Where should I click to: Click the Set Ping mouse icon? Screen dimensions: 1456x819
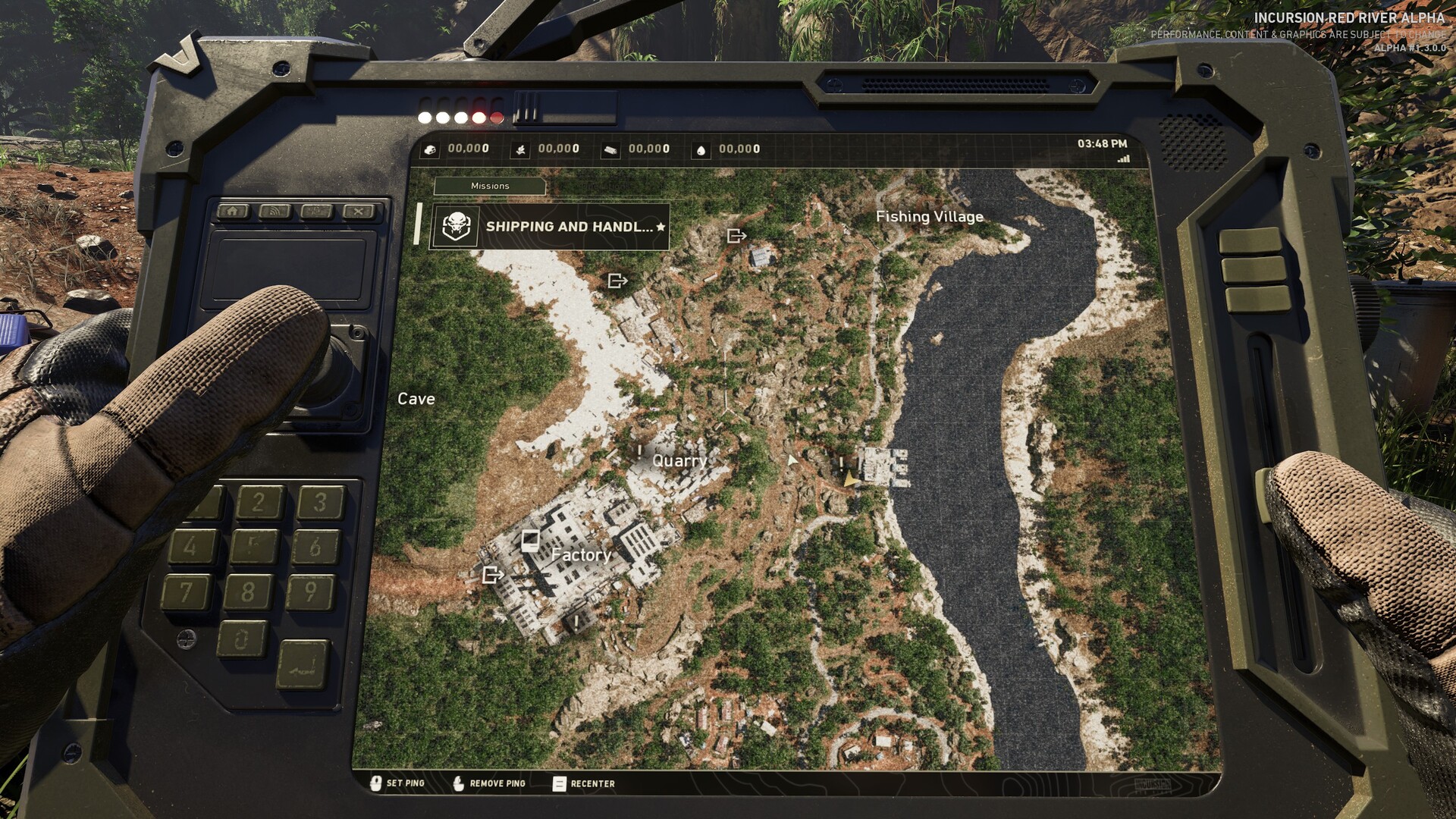377,783
